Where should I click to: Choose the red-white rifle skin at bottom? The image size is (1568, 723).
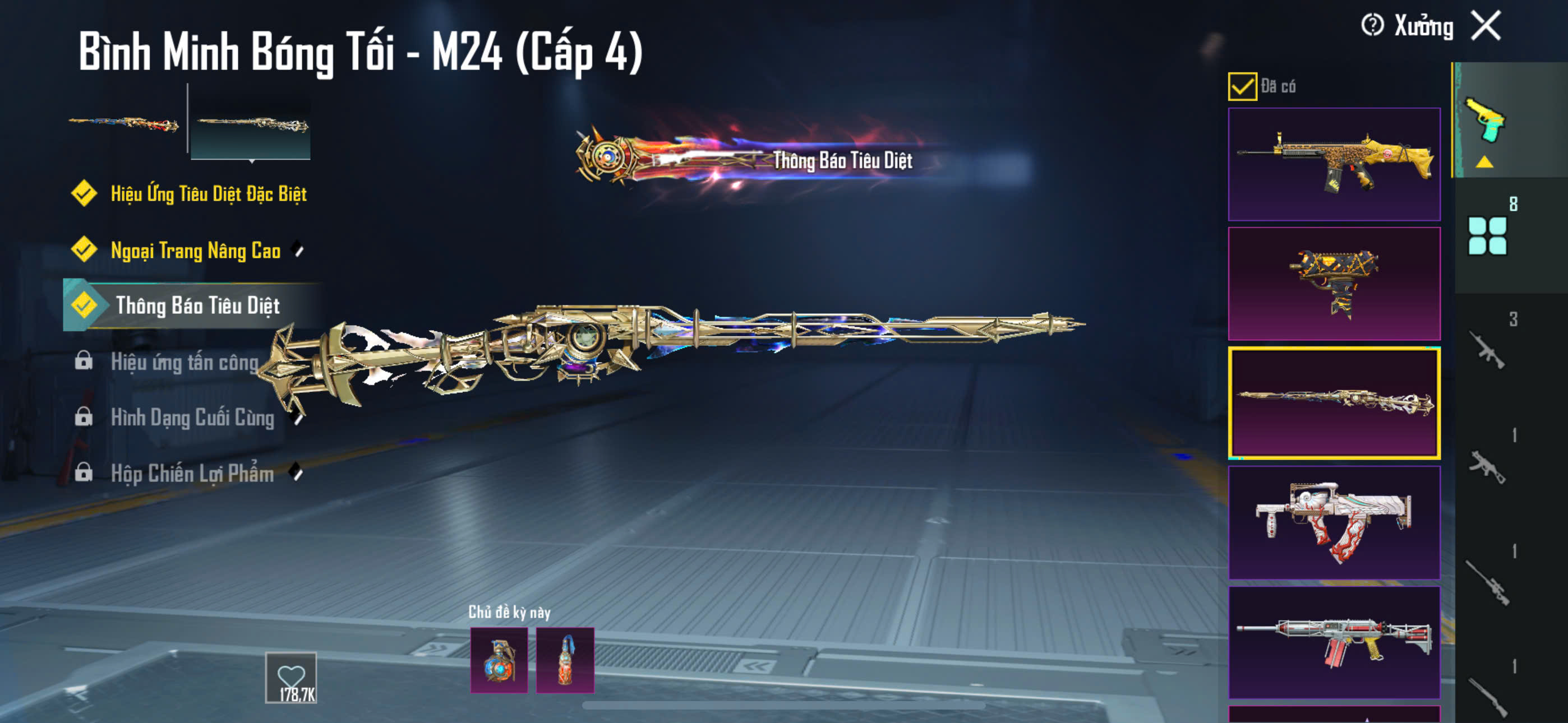(x=1334, y=642)
